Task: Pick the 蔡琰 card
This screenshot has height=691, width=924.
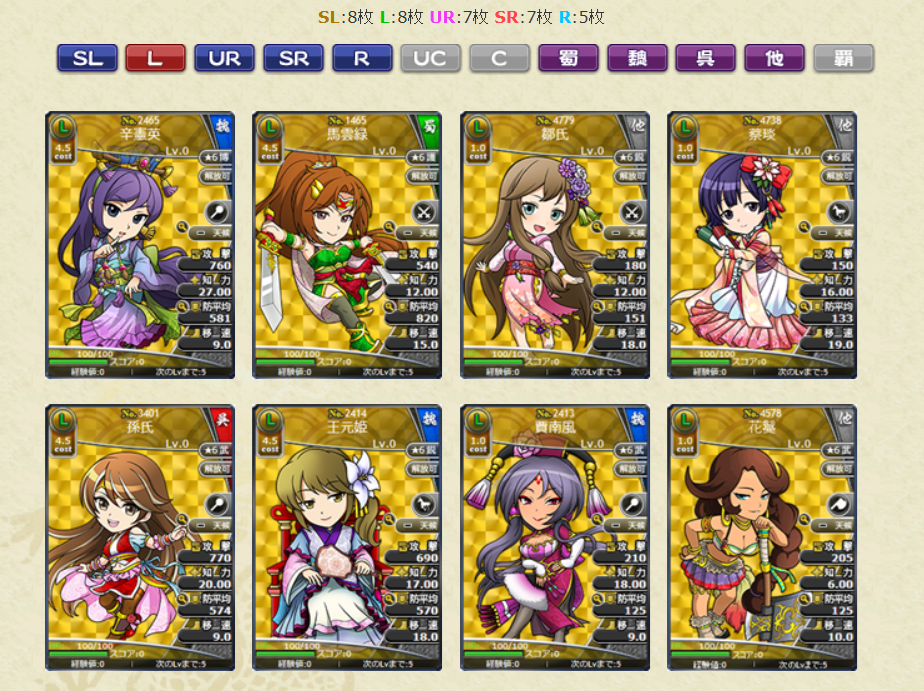Action: [762, 245]
